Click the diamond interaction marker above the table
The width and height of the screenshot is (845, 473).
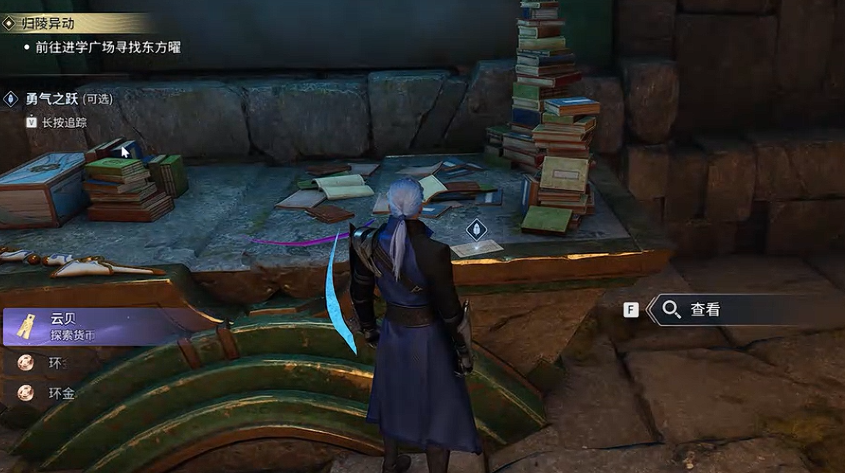pos(476,229)
